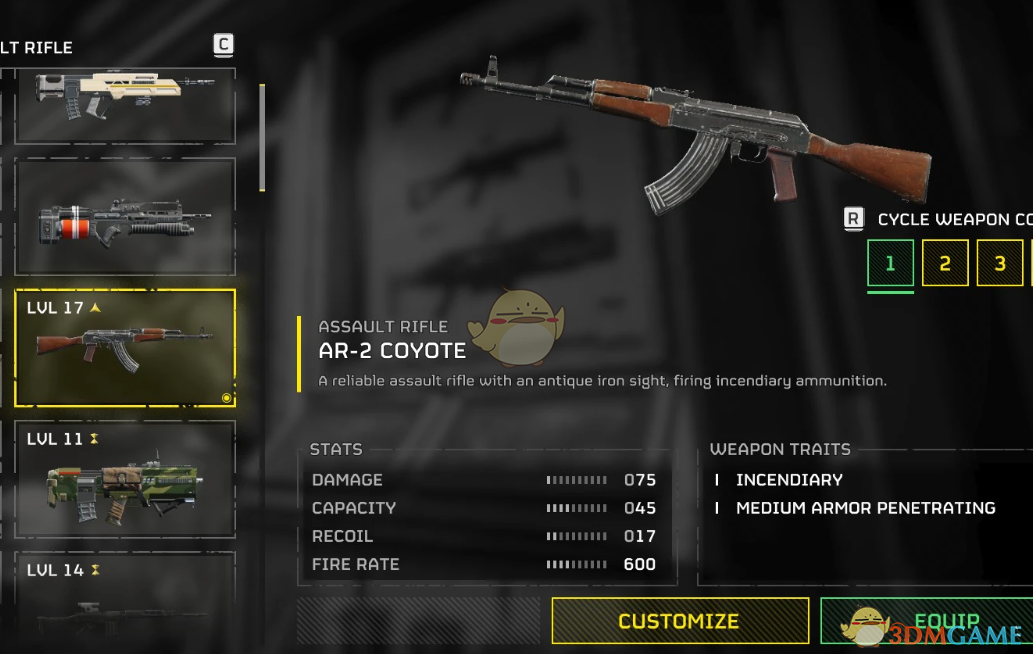The height and width of the screenshot is (654, 1033).
Task: Select the rifle with red drum magazine
Action: pyautogui.click(x=125, y=218)
